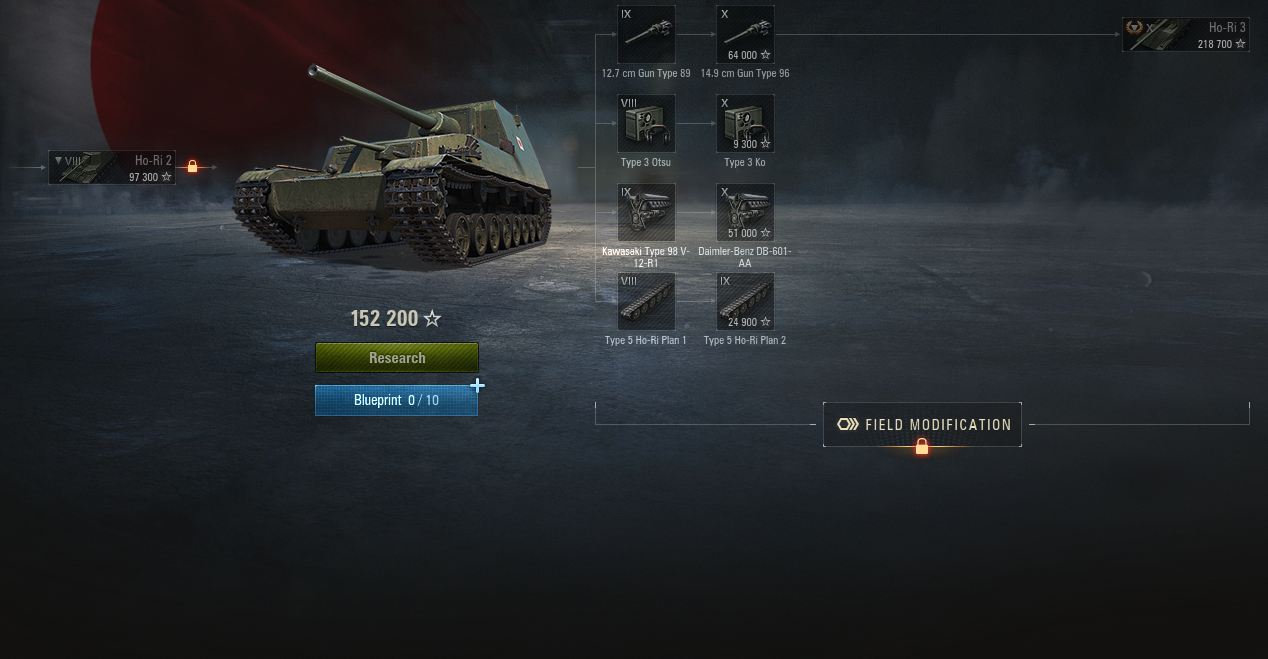Choose the Type 5 Ho-Ri Plan 2 tracks
The height and width of the screenshot is (659, 1268).
point(745,301)
